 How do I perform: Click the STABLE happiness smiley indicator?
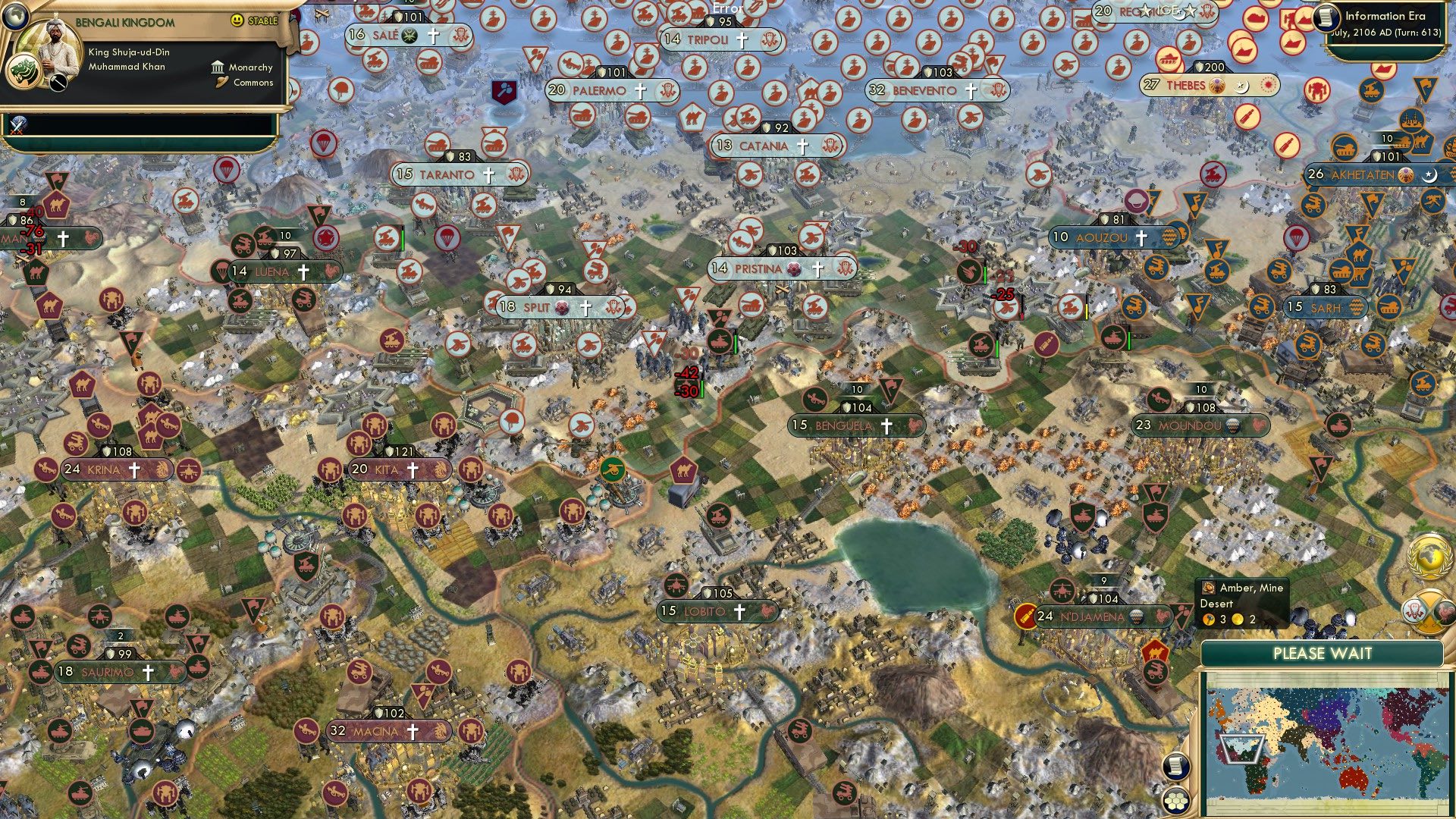tap(237, 20)
